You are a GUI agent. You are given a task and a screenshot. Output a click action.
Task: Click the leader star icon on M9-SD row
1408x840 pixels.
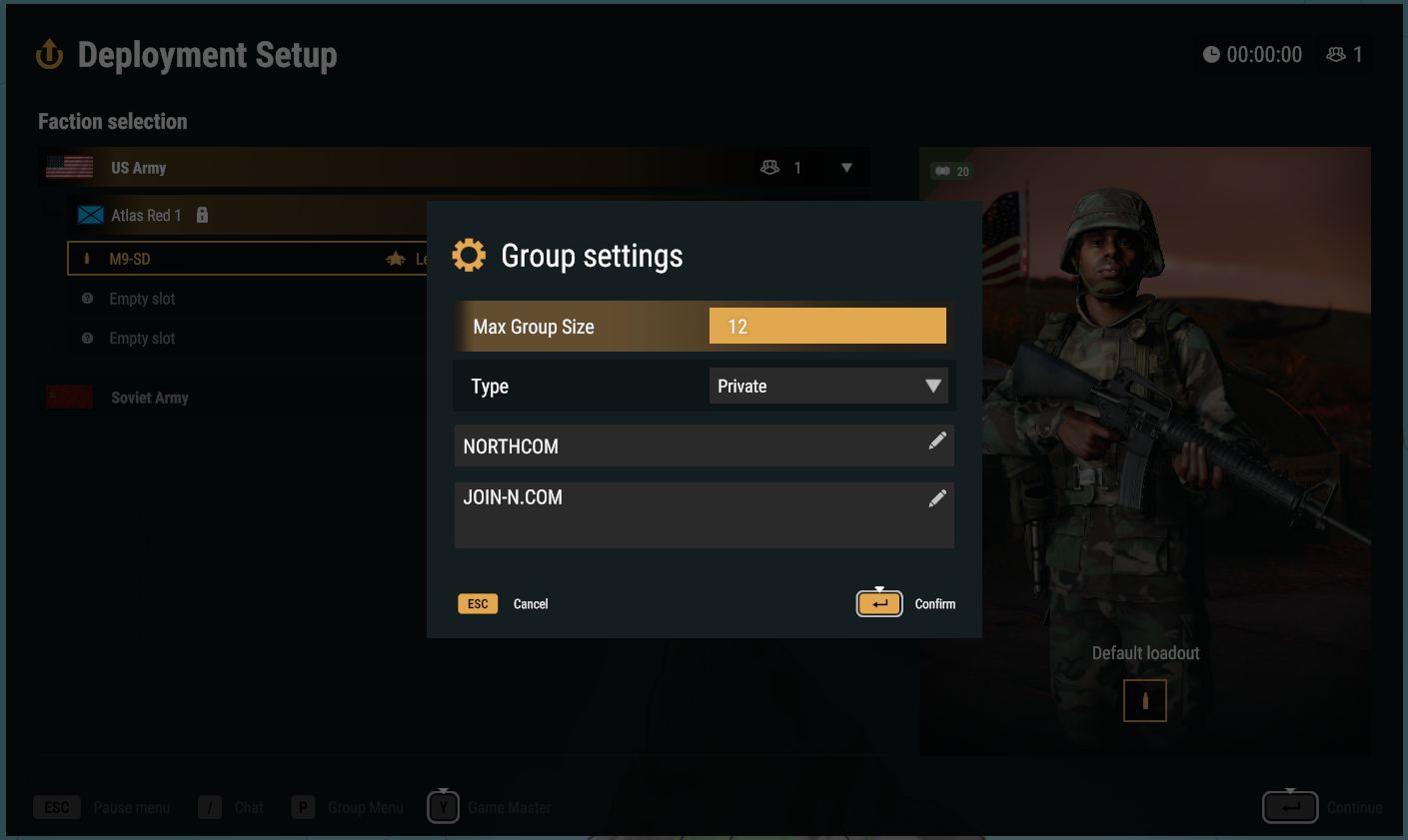(397, 258)
